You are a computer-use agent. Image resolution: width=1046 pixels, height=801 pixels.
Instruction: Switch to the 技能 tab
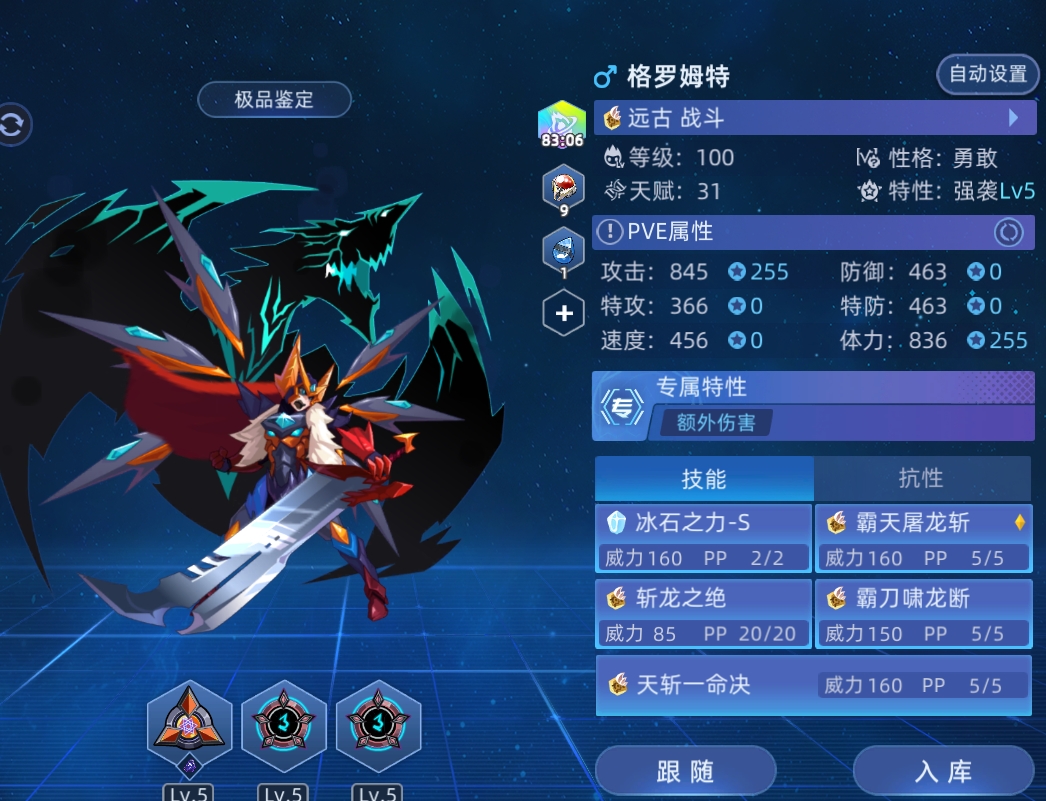tap(704, 479)
